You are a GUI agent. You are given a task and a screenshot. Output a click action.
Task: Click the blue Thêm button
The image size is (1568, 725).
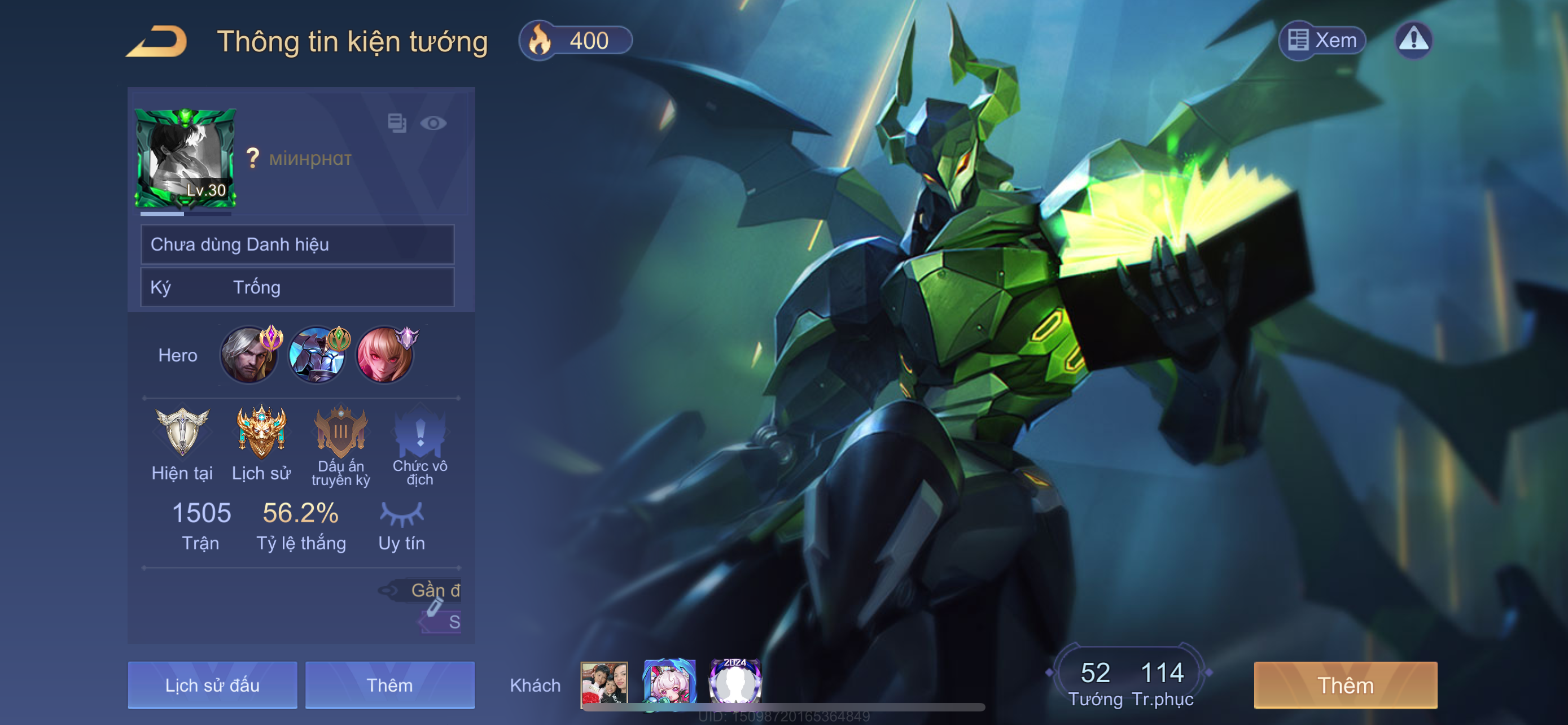(389, 685)
